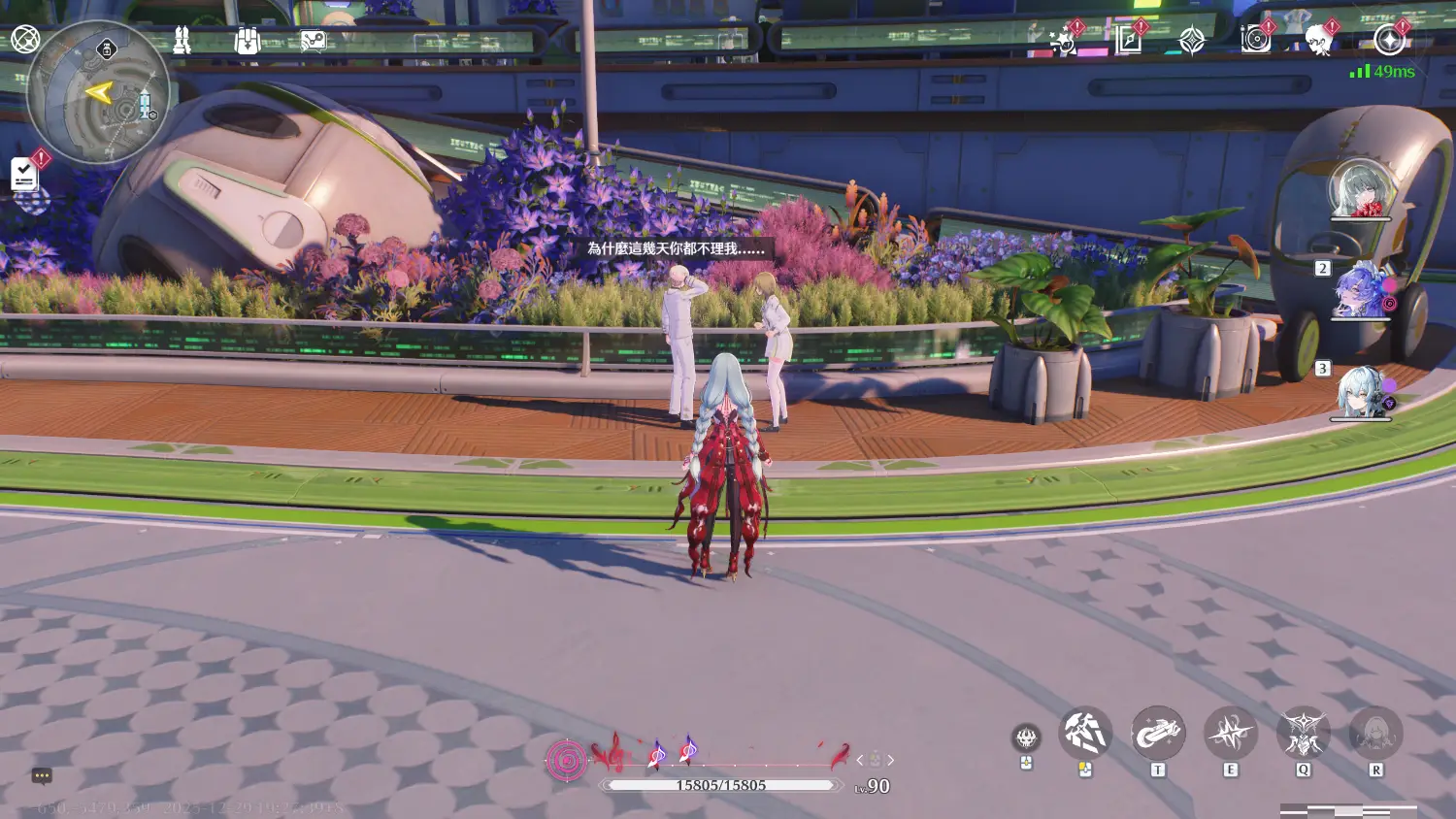Open the circular minimap
The height and width of the screenshot is (819, 1456).
pos(98,94)
